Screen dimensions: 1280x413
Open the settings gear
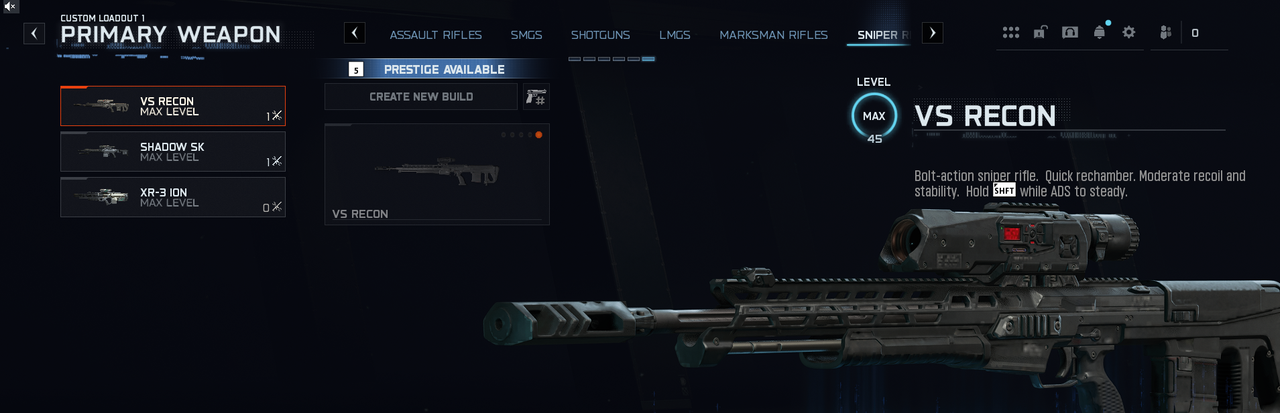1129,33
